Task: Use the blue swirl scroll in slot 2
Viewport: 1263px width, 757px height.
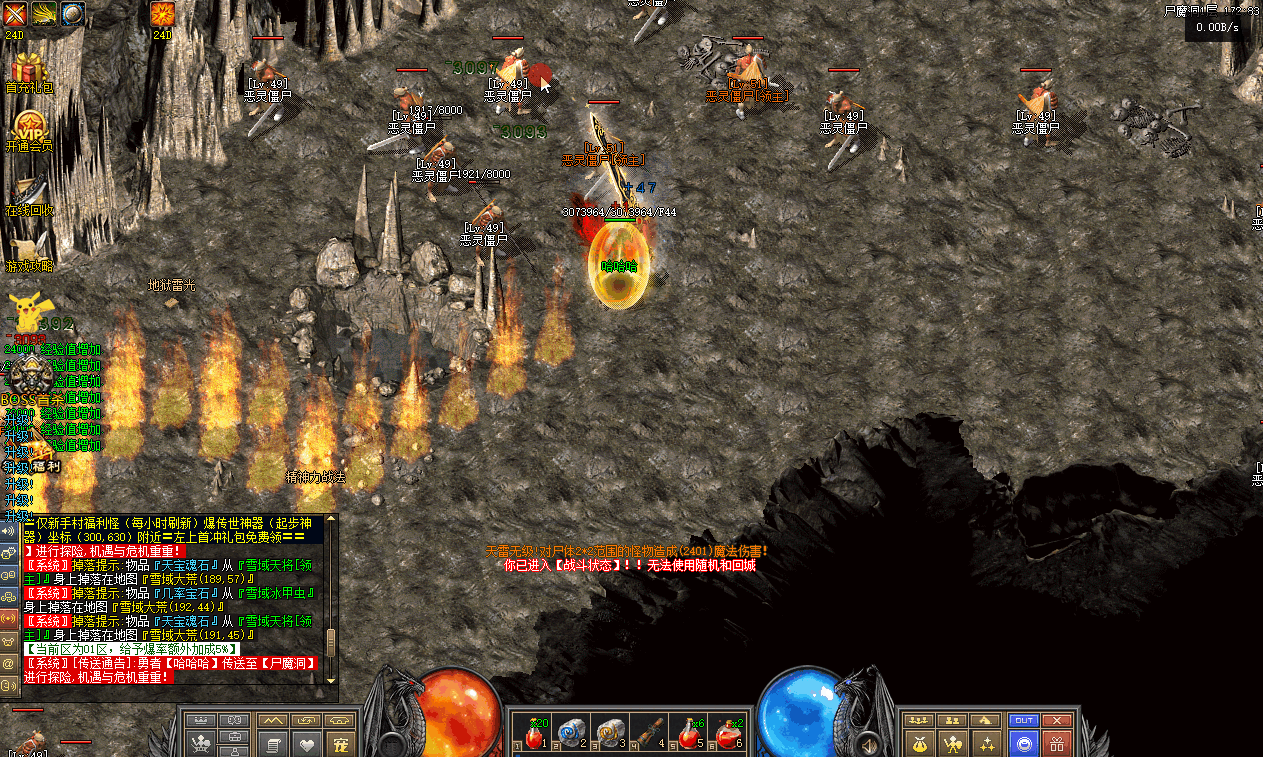Action: click(x=571, y=736)
